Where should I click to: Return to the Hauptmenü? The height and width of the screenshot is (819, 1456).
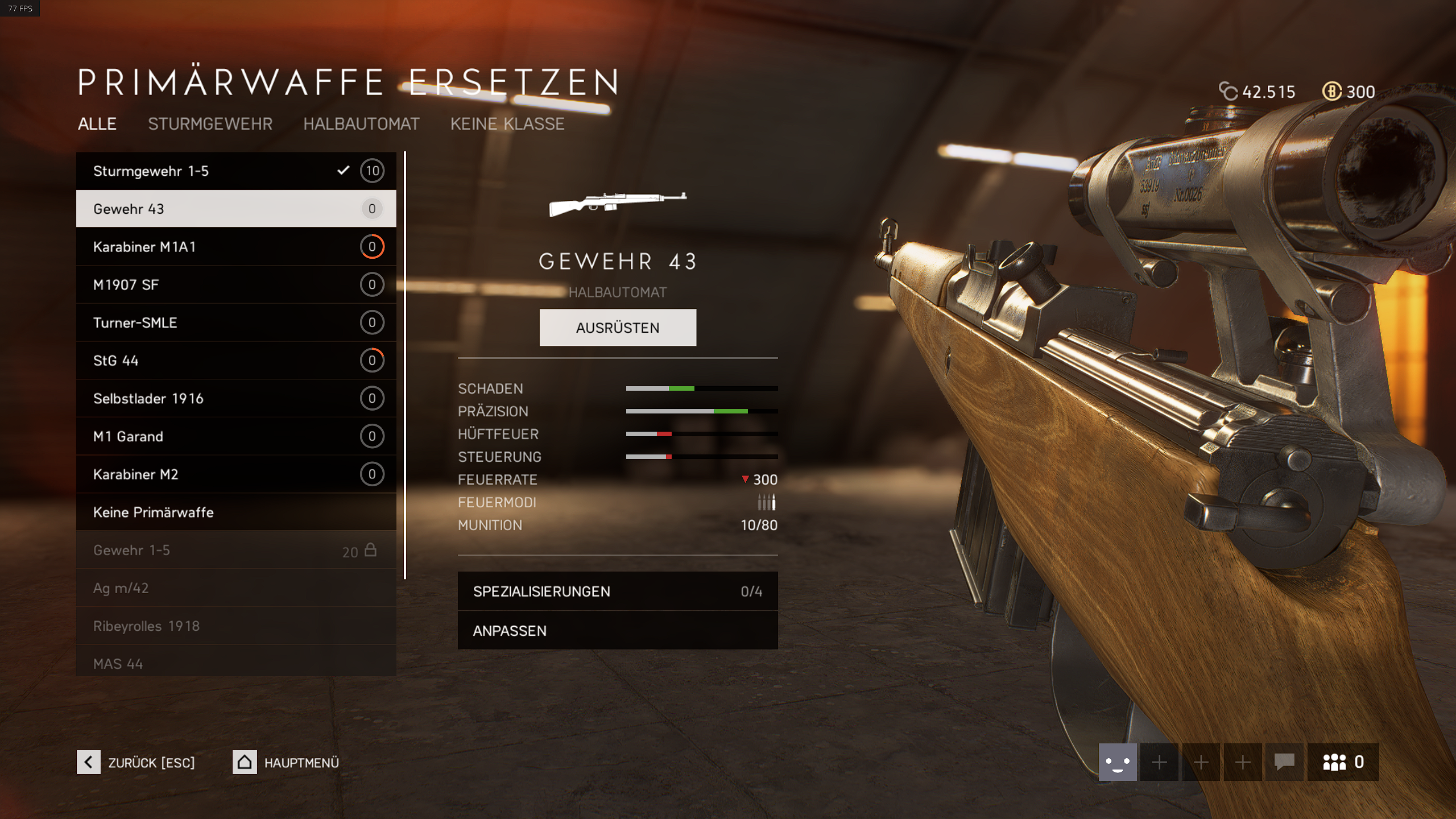(286, 762)
